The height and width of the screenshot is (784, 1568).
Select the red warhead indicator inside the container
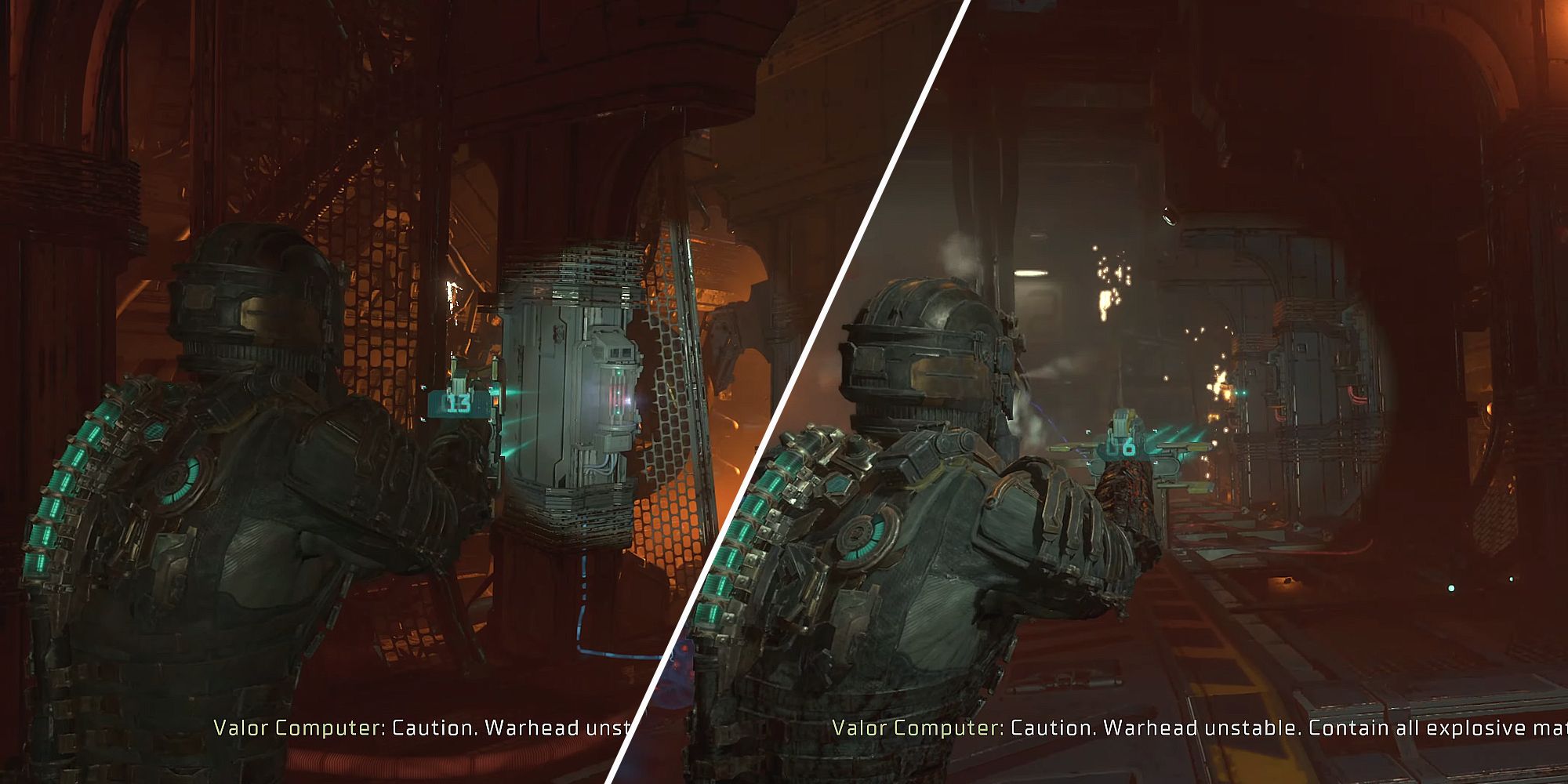[615, 392]
